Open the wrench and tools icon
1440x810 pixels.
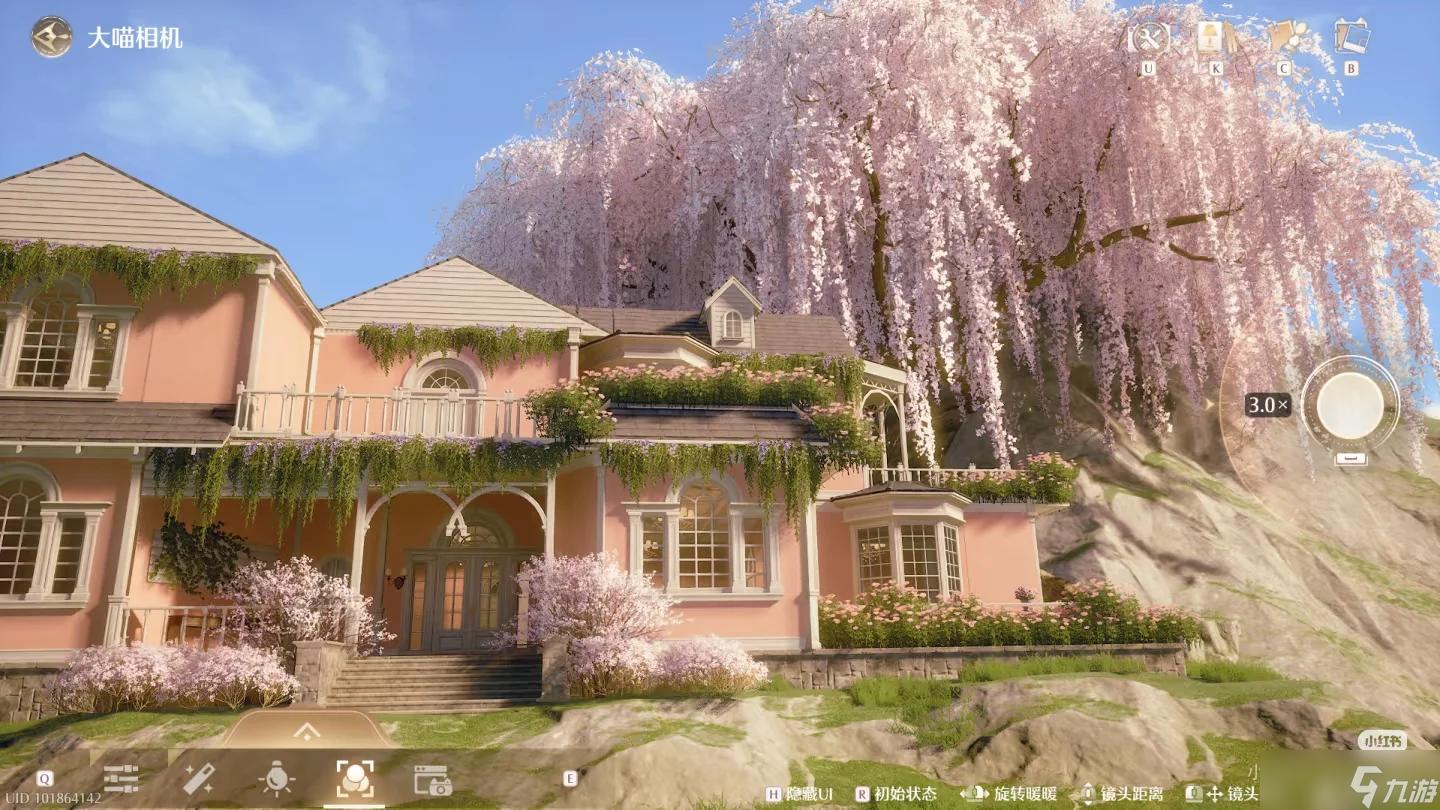tap(1148, 38)
